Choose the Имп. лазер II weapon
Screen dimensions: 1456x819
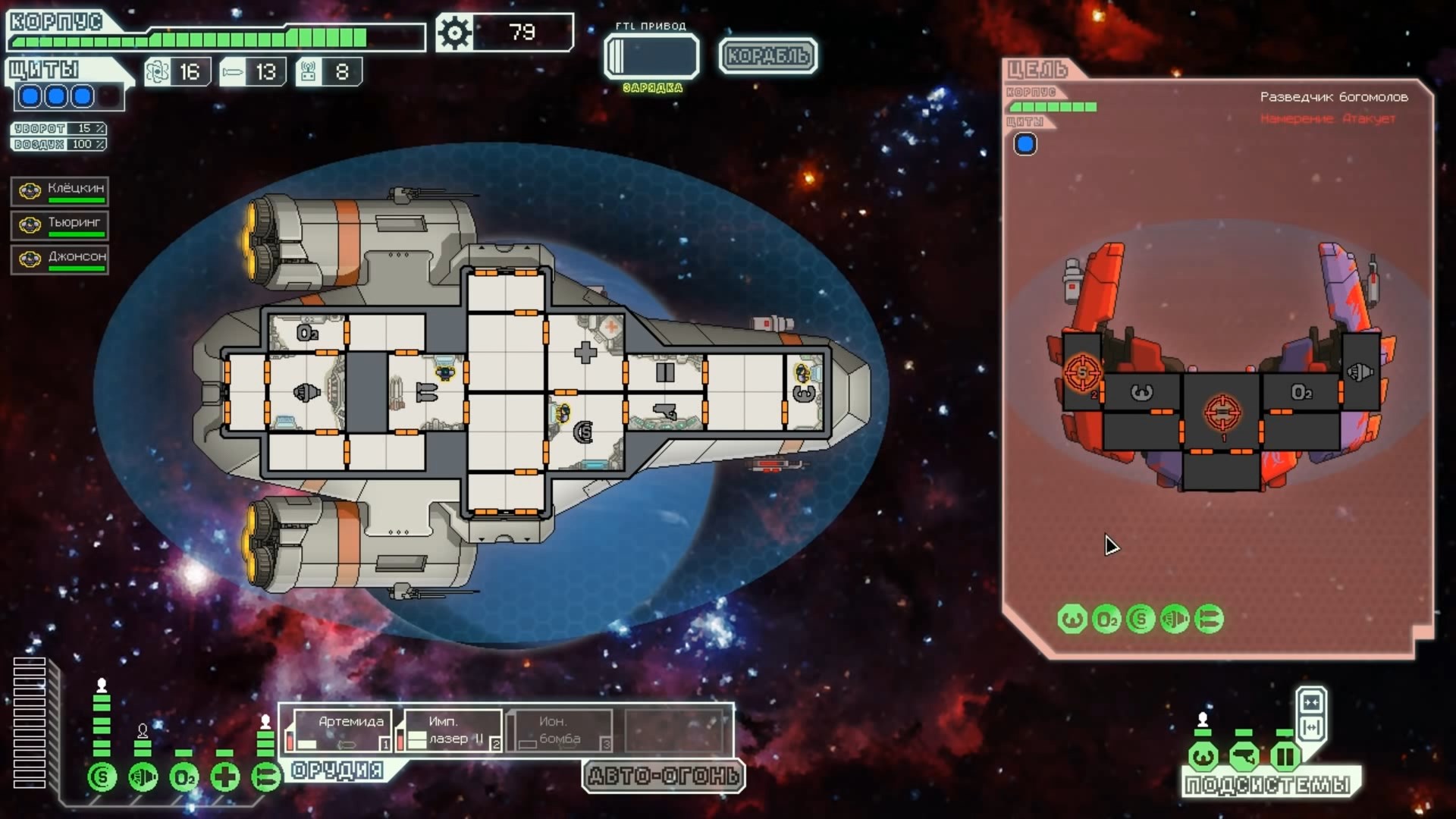coord(452,730)
